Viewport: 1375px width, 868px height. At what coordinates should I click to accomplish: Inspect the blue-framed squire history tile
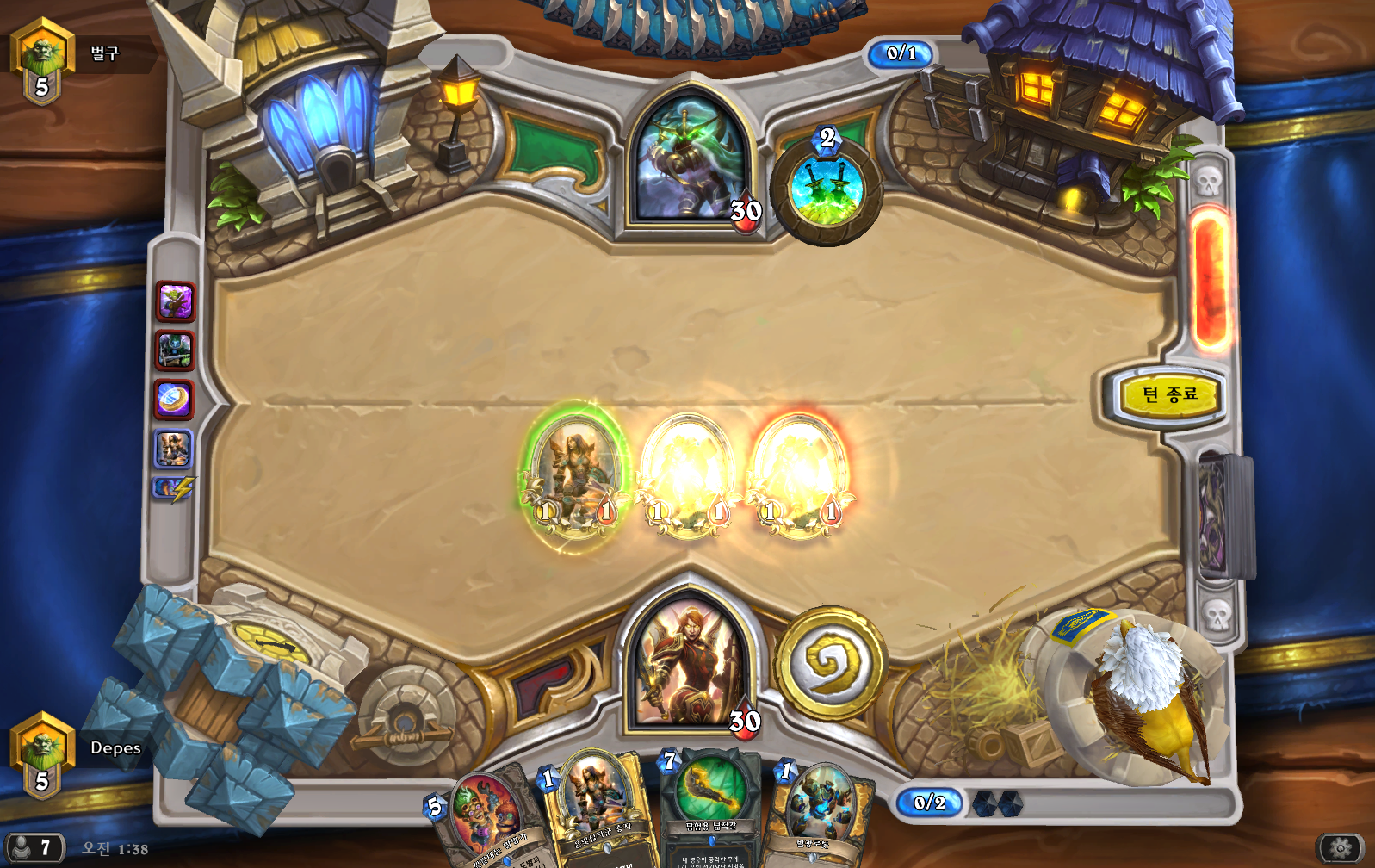(173, 449)
